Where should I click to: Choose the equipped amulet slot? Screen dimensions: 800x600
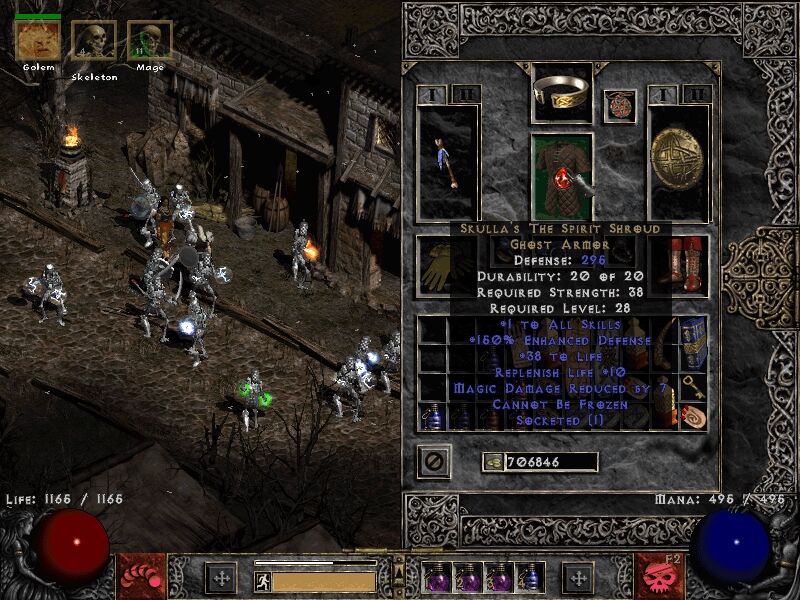(620, 106)
